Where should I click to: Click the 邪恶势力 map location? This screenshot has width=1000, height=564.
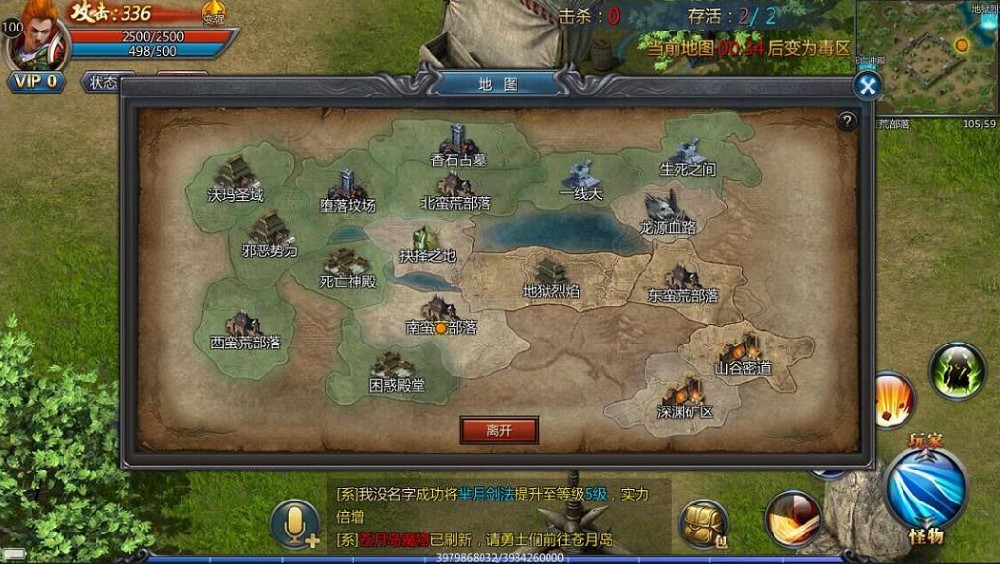[270, 236]
